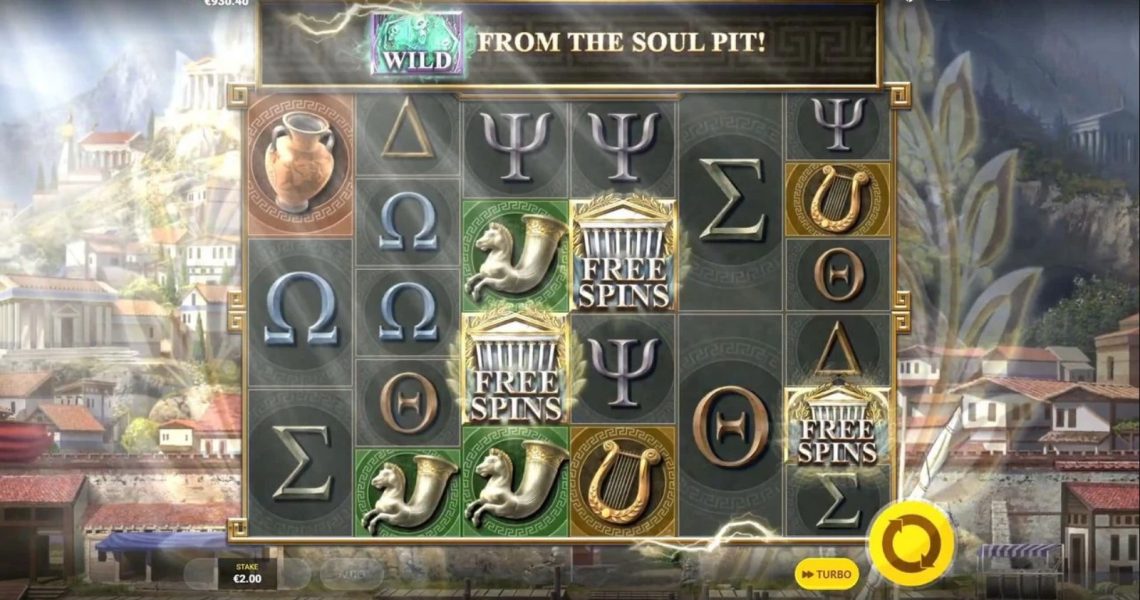1140x600 pixels.
Task: Toggle Turbo mode
Action: coord(826,574)
